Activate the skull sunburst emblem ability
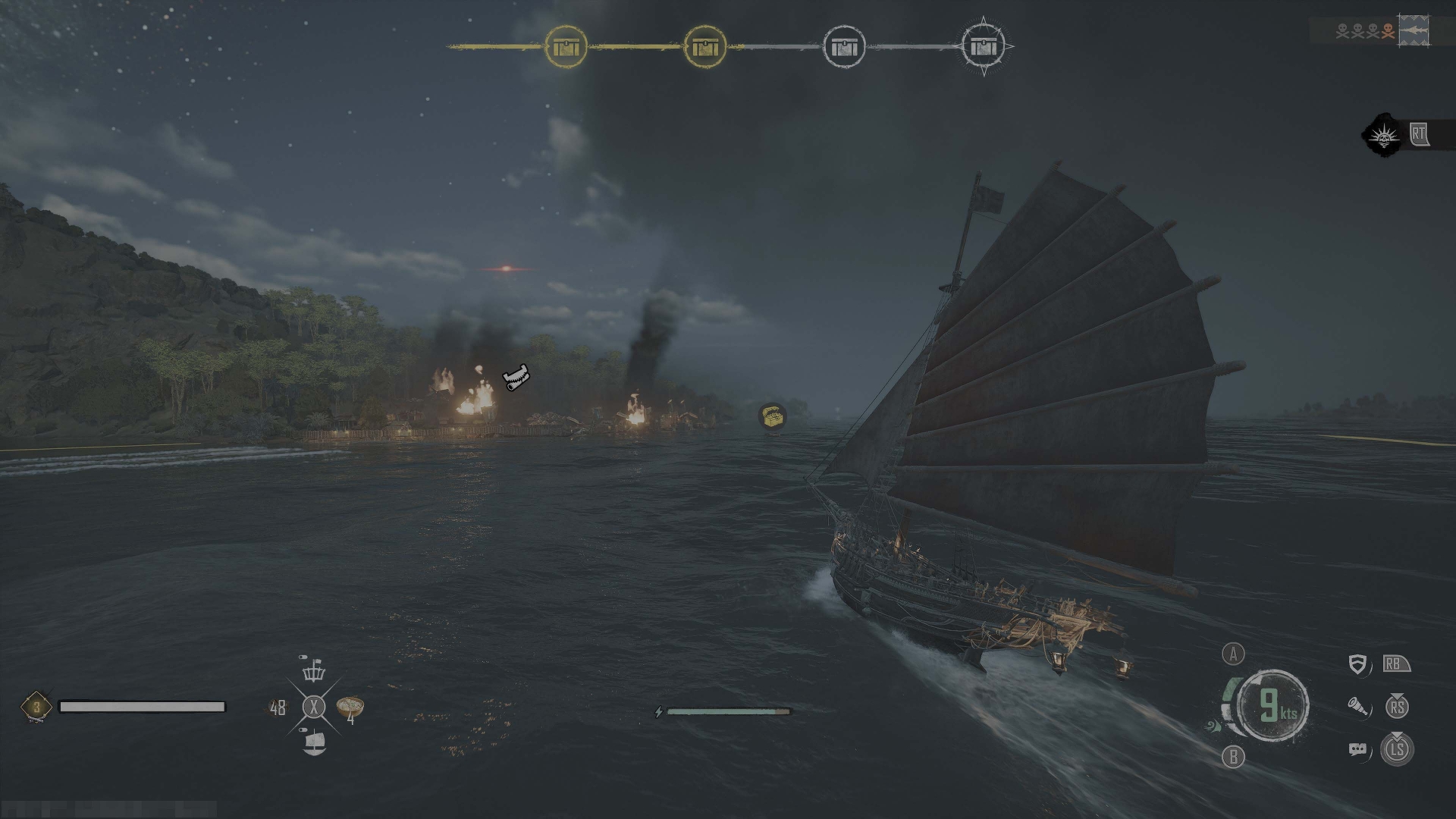Viewport: 1456px width, 819px height. point(1382,136)
